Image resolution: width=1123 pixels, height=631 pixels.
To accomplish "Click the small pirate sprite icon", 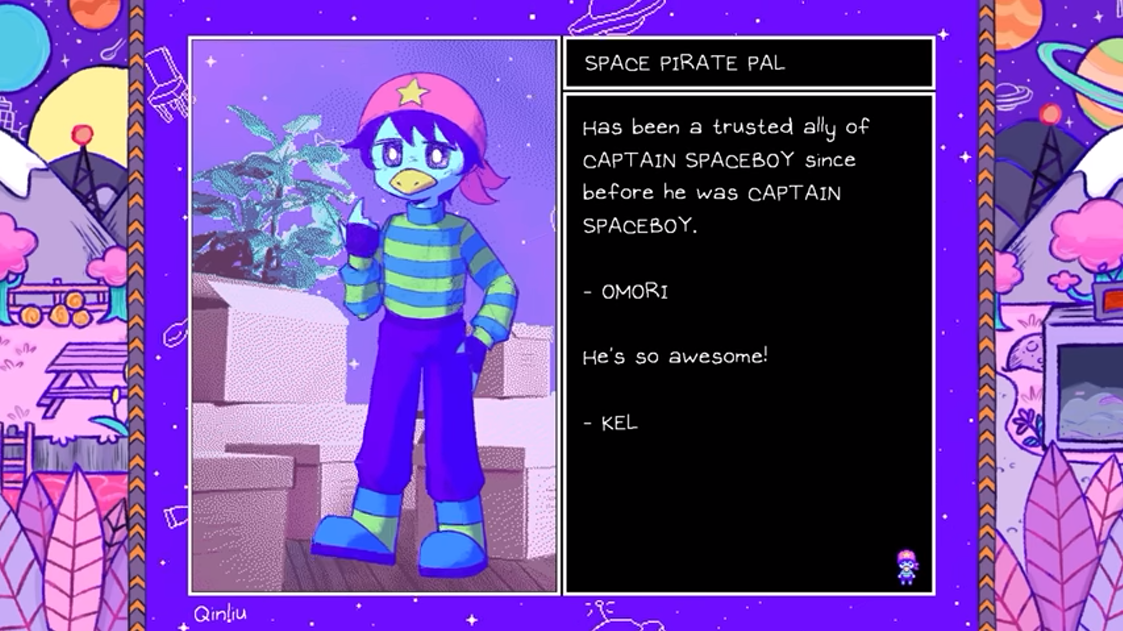I will 906,566.
